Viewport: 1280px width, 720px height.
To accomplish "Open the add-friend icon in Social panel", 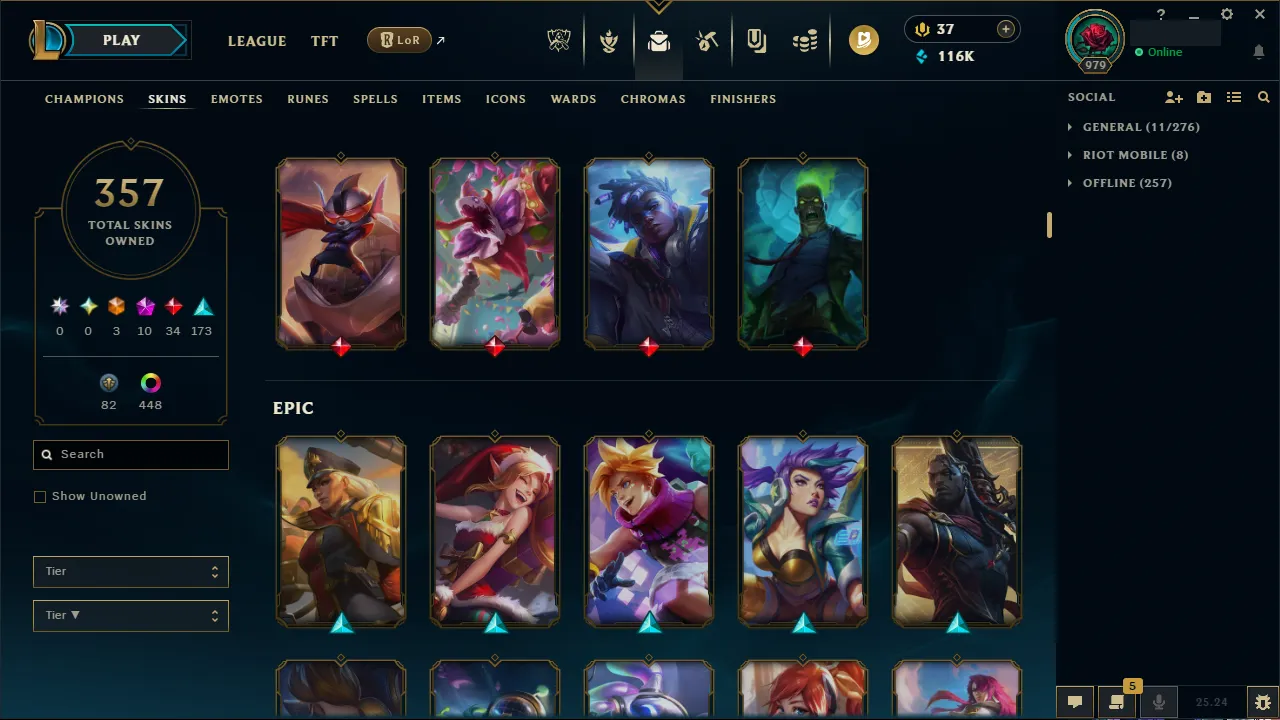I will coord(1174,97).
